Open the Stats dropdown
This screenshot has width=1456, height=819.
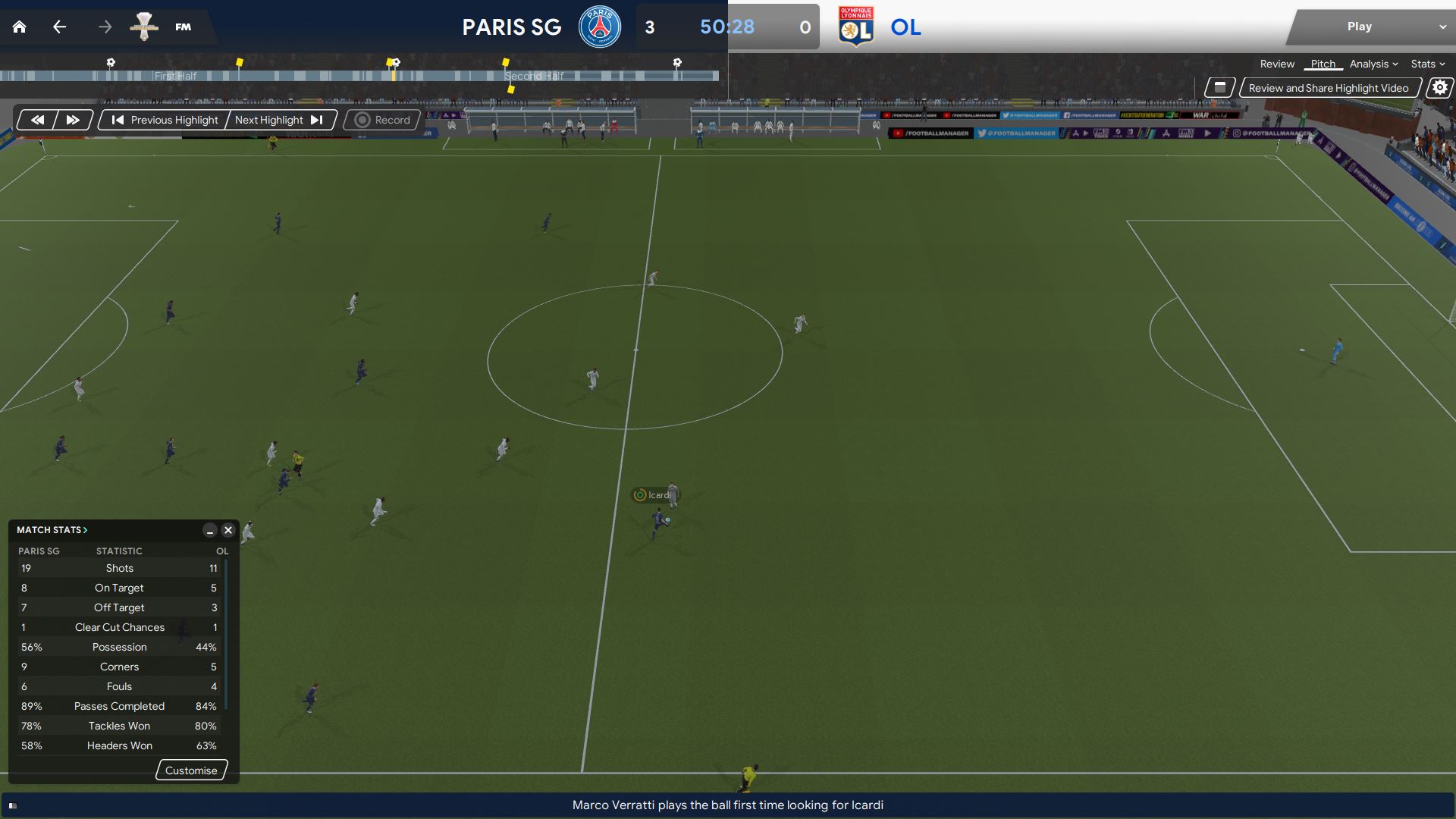click(x=1427, y=64)
